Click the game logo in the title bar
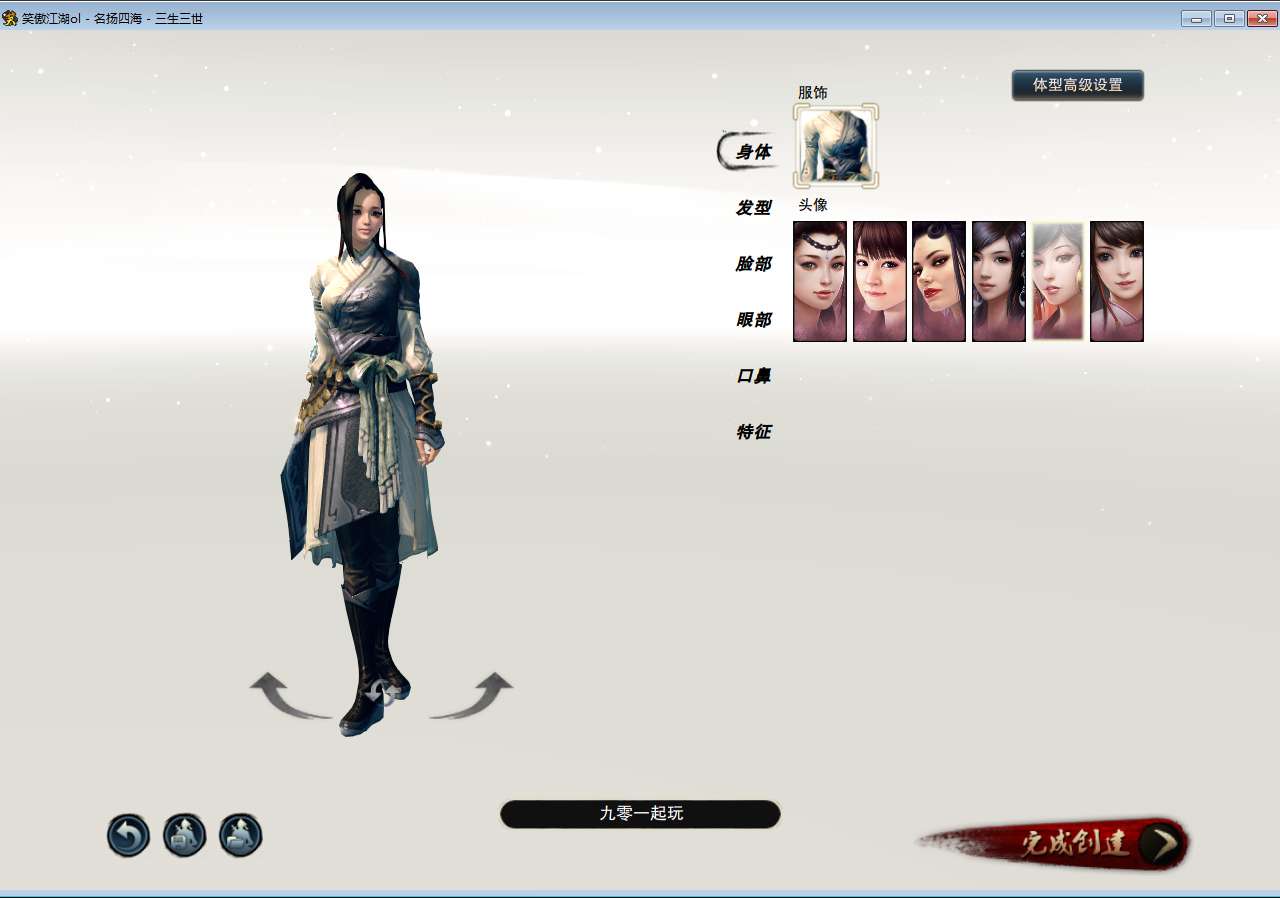The height and width of the screenshot is (898, 1280). (x=10, y=17)
